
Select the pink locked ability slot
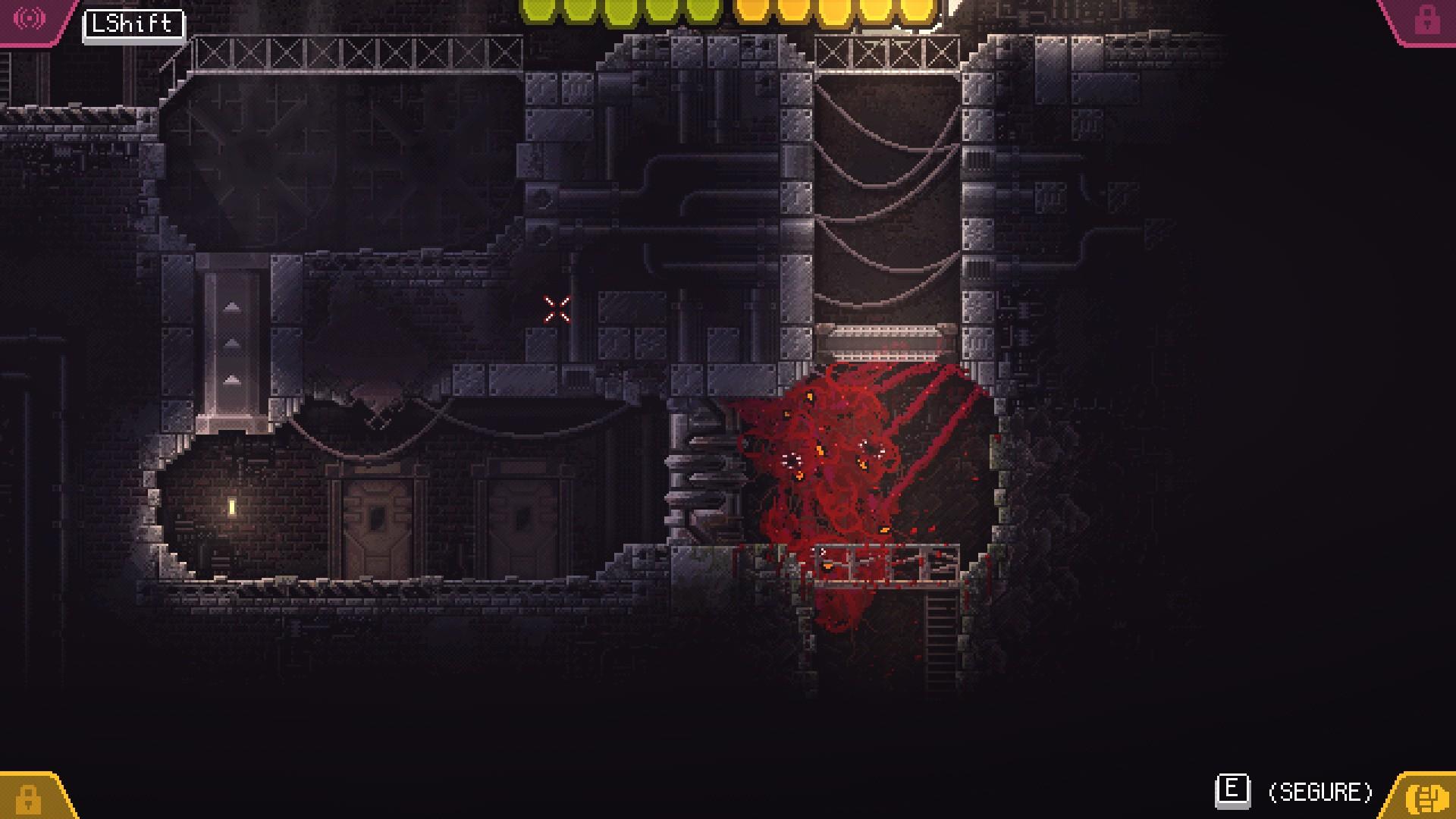[1426, 20]
